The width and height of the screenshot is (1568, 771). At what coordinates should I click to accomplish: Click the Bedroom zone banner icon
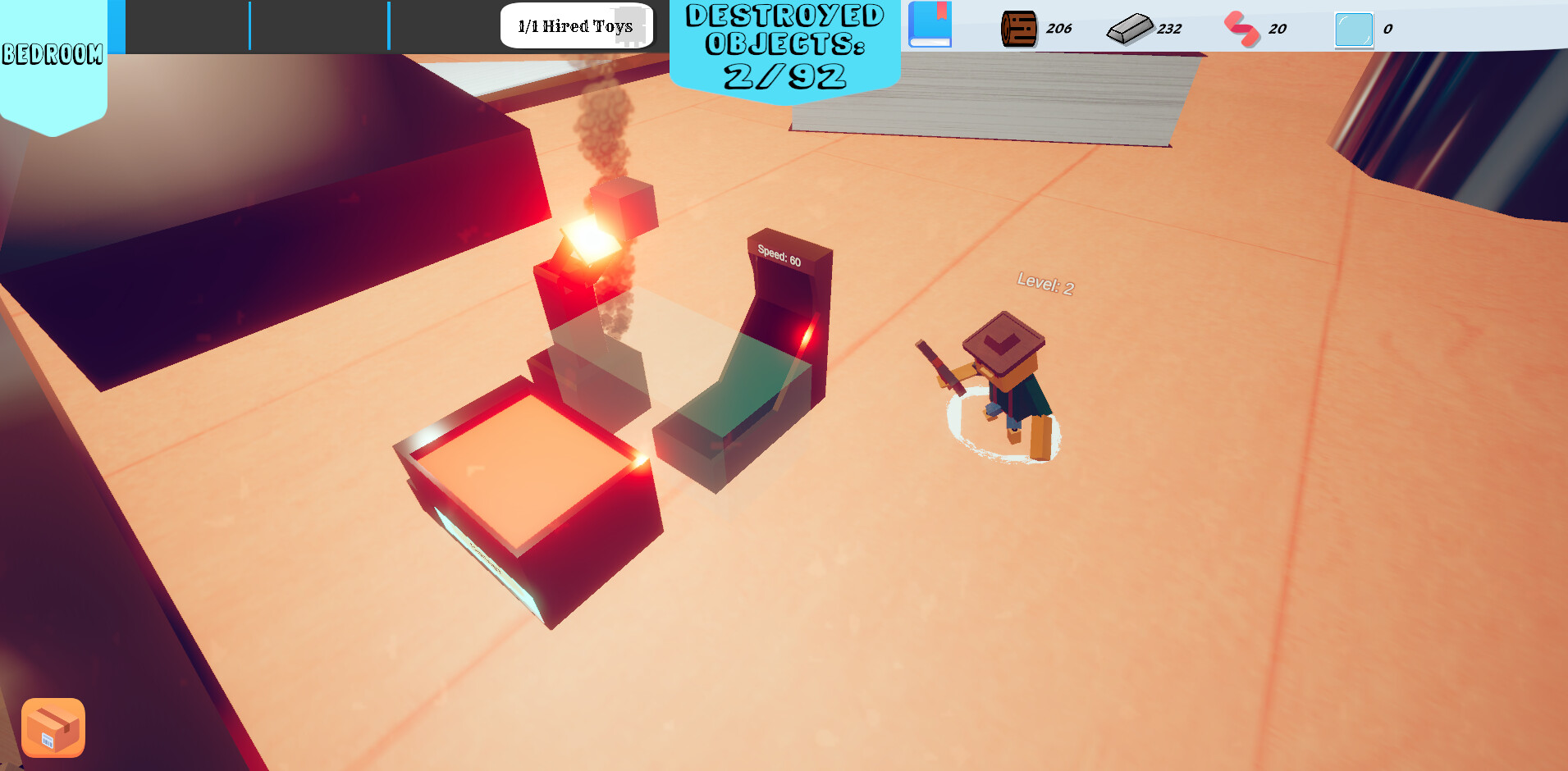(x=53, y=56)
